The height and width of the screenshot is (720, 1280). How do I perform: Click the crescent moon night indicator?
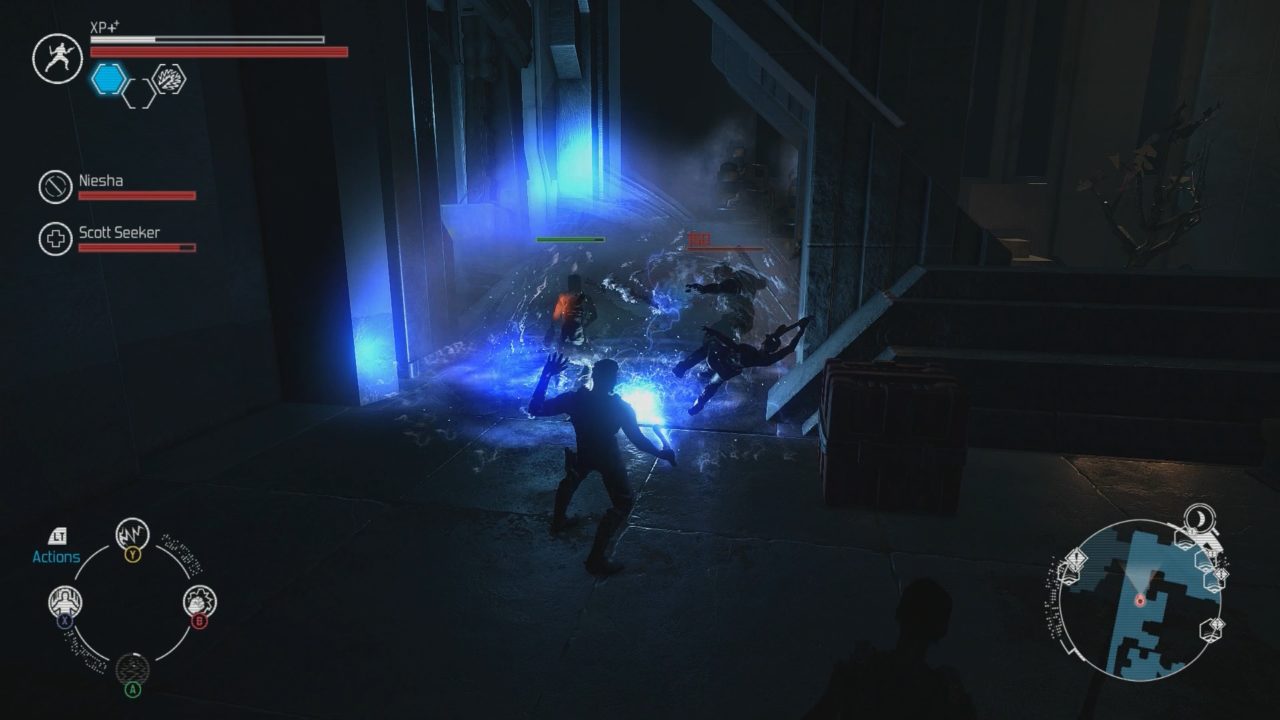click(x=1199, y=516)
